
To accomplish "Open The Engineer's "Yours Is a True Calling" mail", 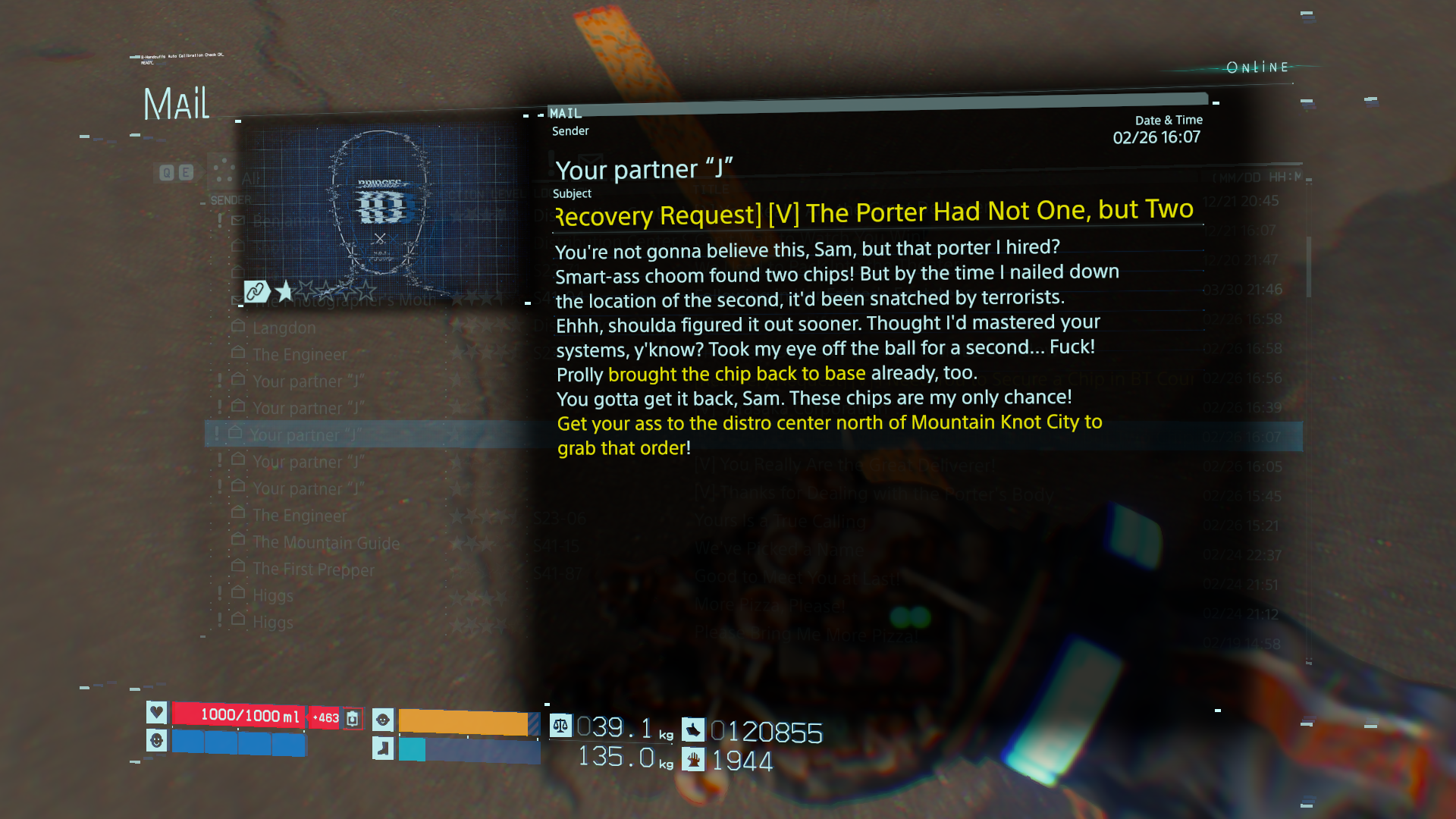I will pyautogui.click(x=300, y=516).
